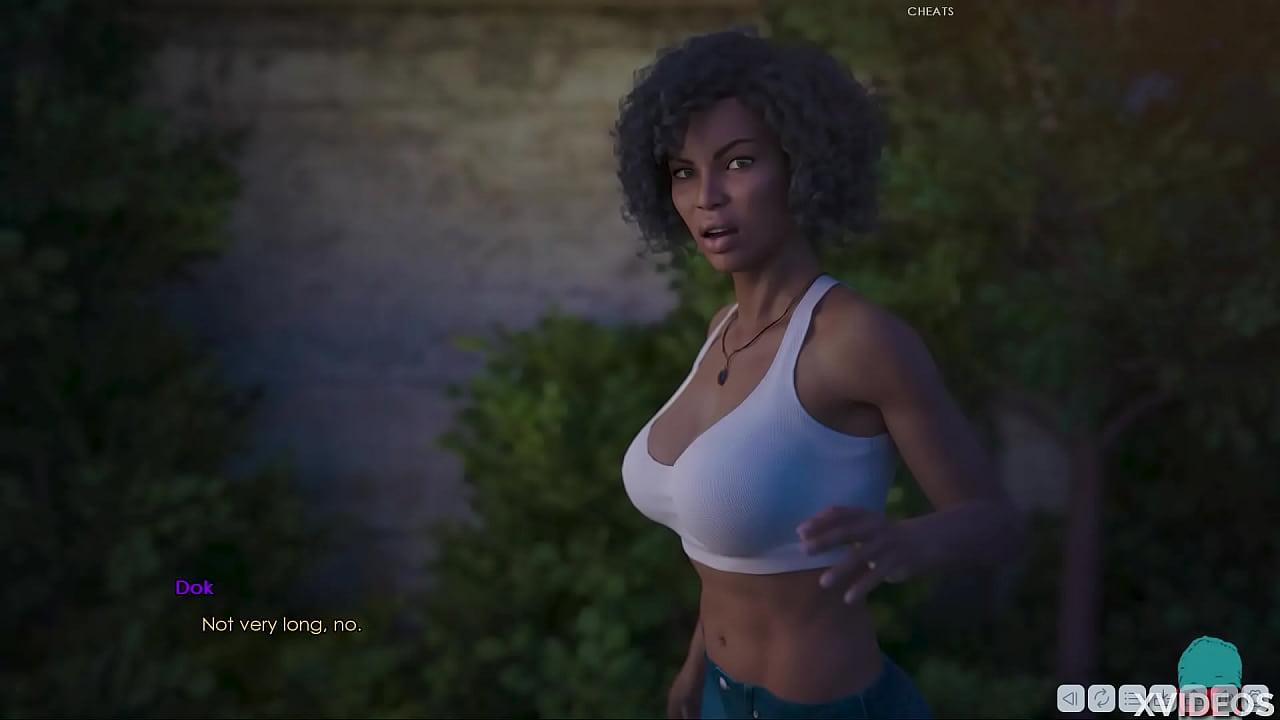Click the dialogue line to advance
The height and width of the screenshot is (720, 1280).
283,624
